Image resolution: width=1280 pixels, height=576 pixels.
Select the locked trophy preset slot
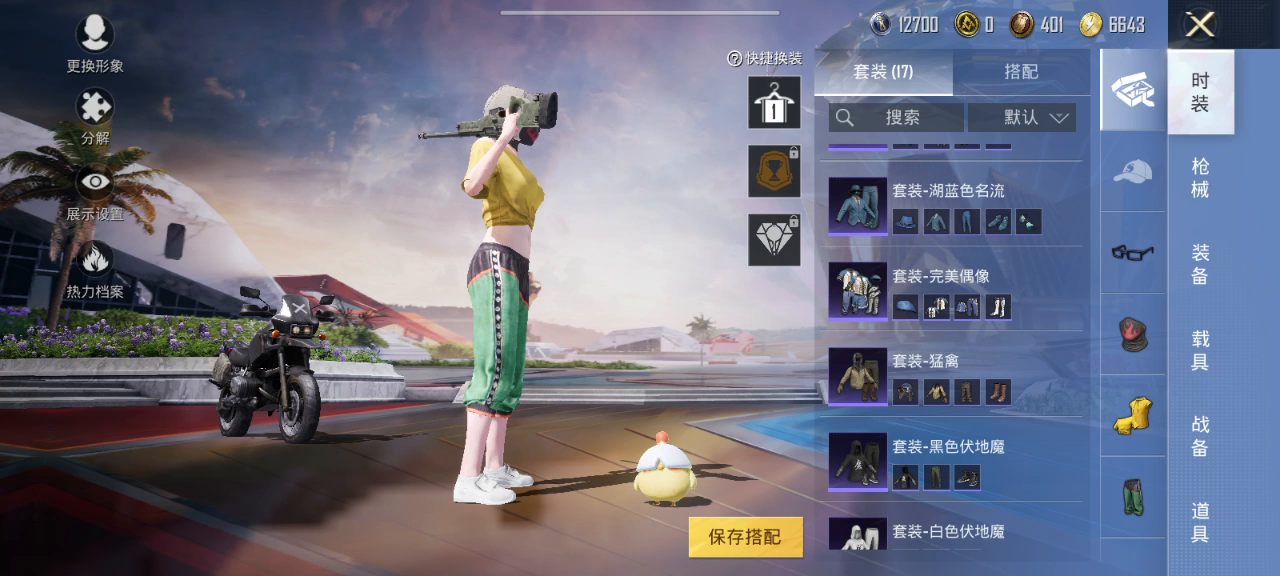click(774, 171)
